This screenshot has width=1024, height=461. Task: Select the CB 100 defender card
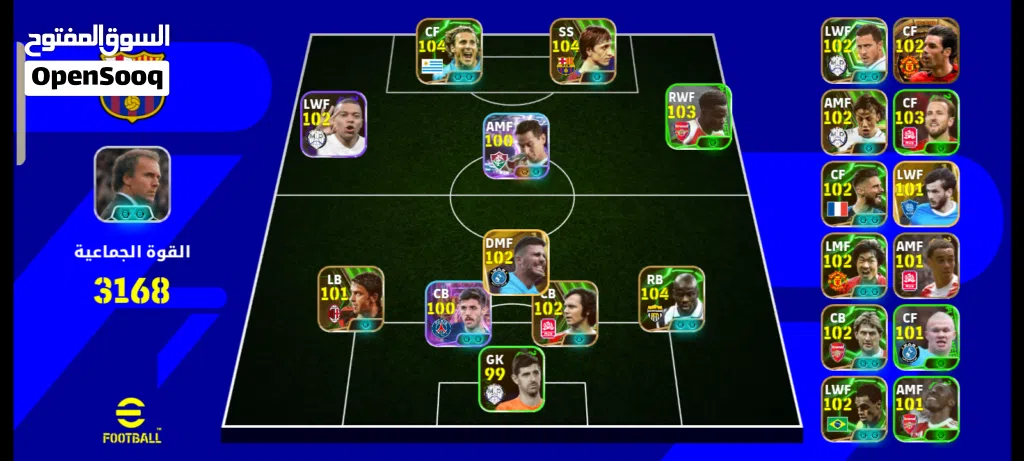pos(457,313)
